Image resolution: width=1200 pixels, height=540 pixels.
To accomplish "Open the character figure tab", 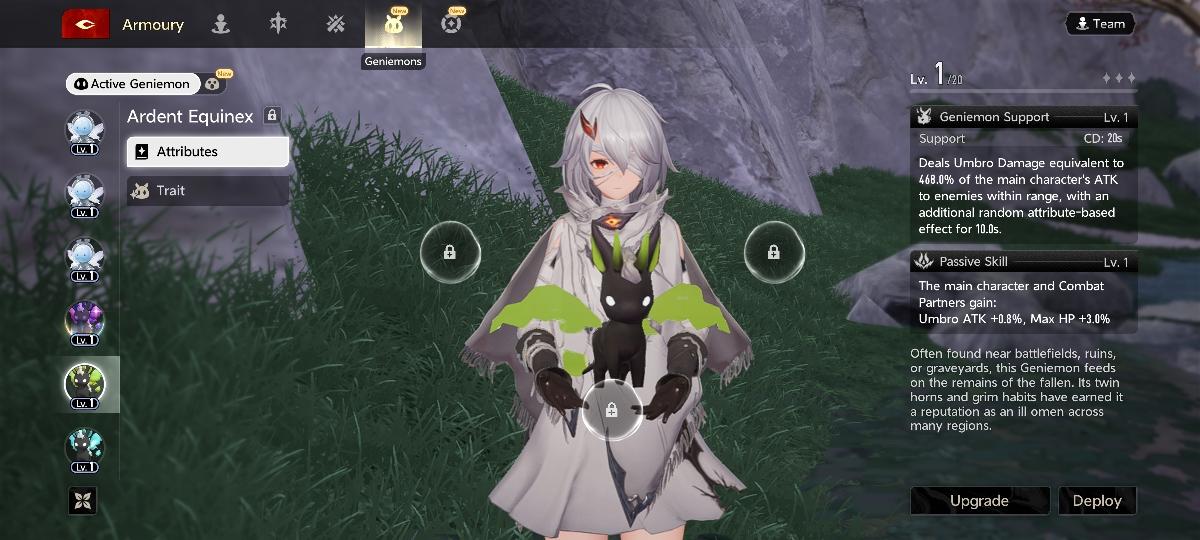I will point(221,25).
